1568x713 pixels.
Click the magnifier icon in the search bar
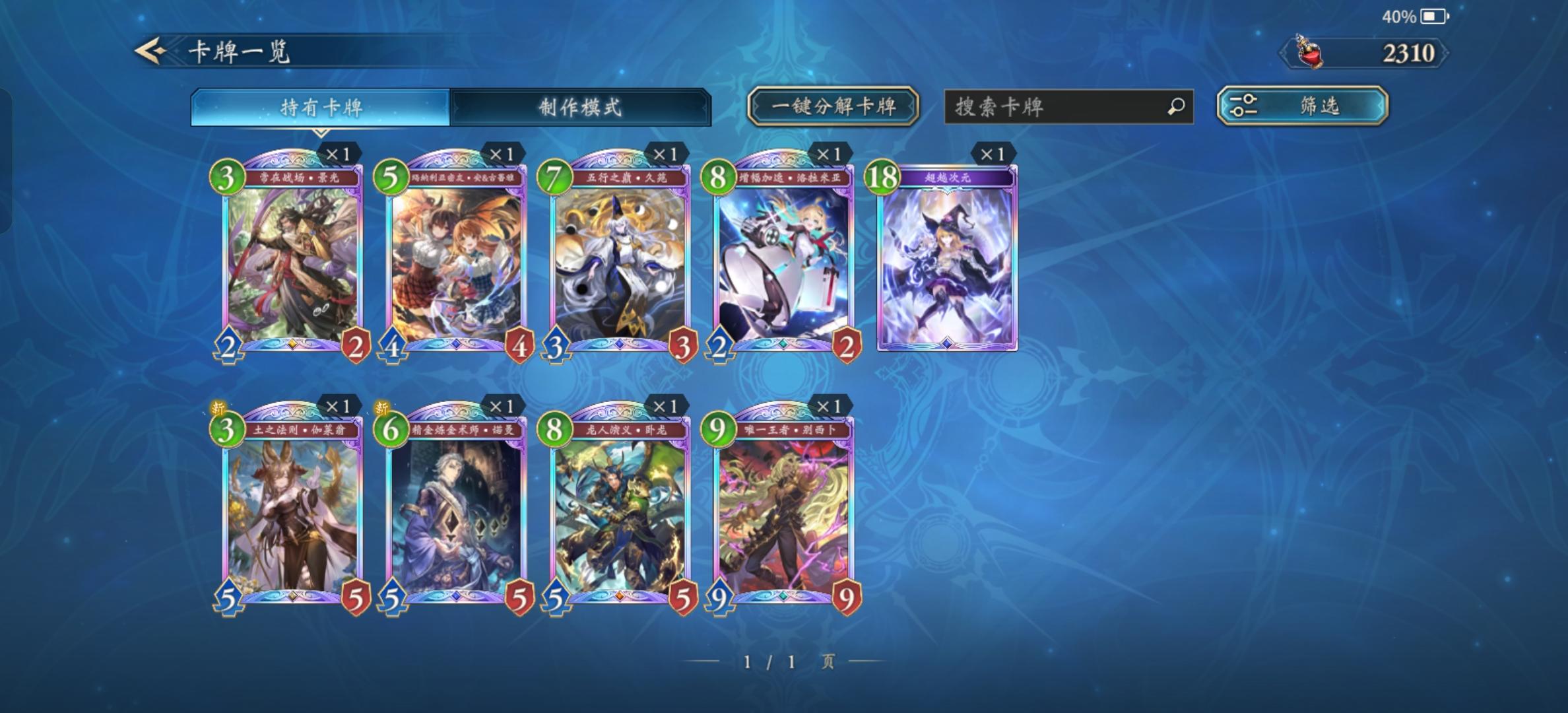(1176, 106)
